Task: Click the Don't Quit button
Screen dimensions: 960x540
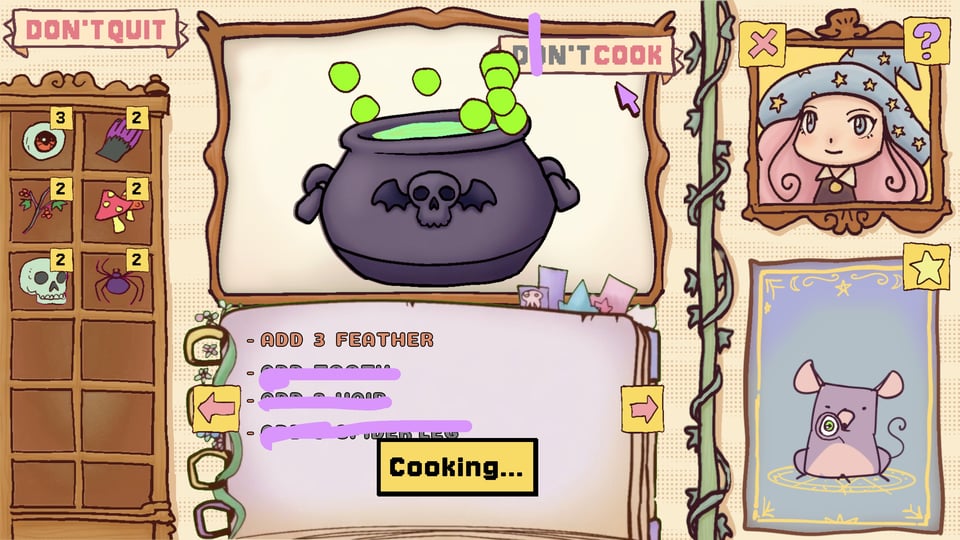Action: point(95,30)
